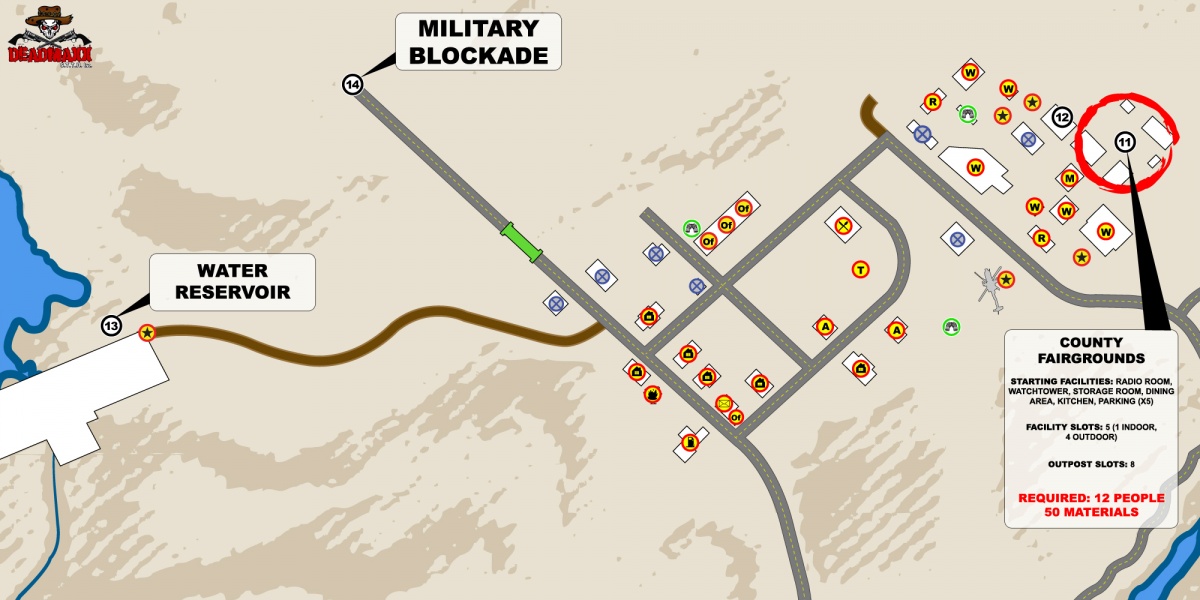Click the yellow T marker
This screenshot has width=1200, height=600.
tap(860, 269)
